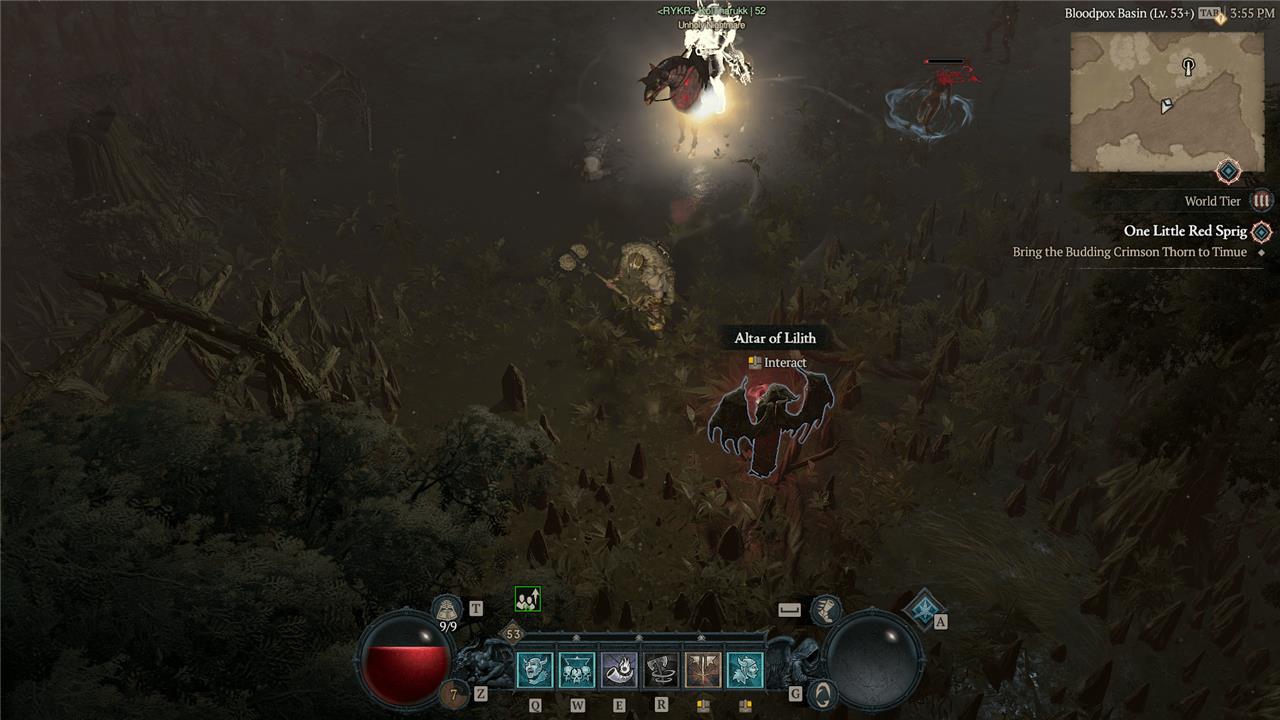The image size is (1280, 720).
Task: Click the level 53 badge
Action: tap(513, 634)
